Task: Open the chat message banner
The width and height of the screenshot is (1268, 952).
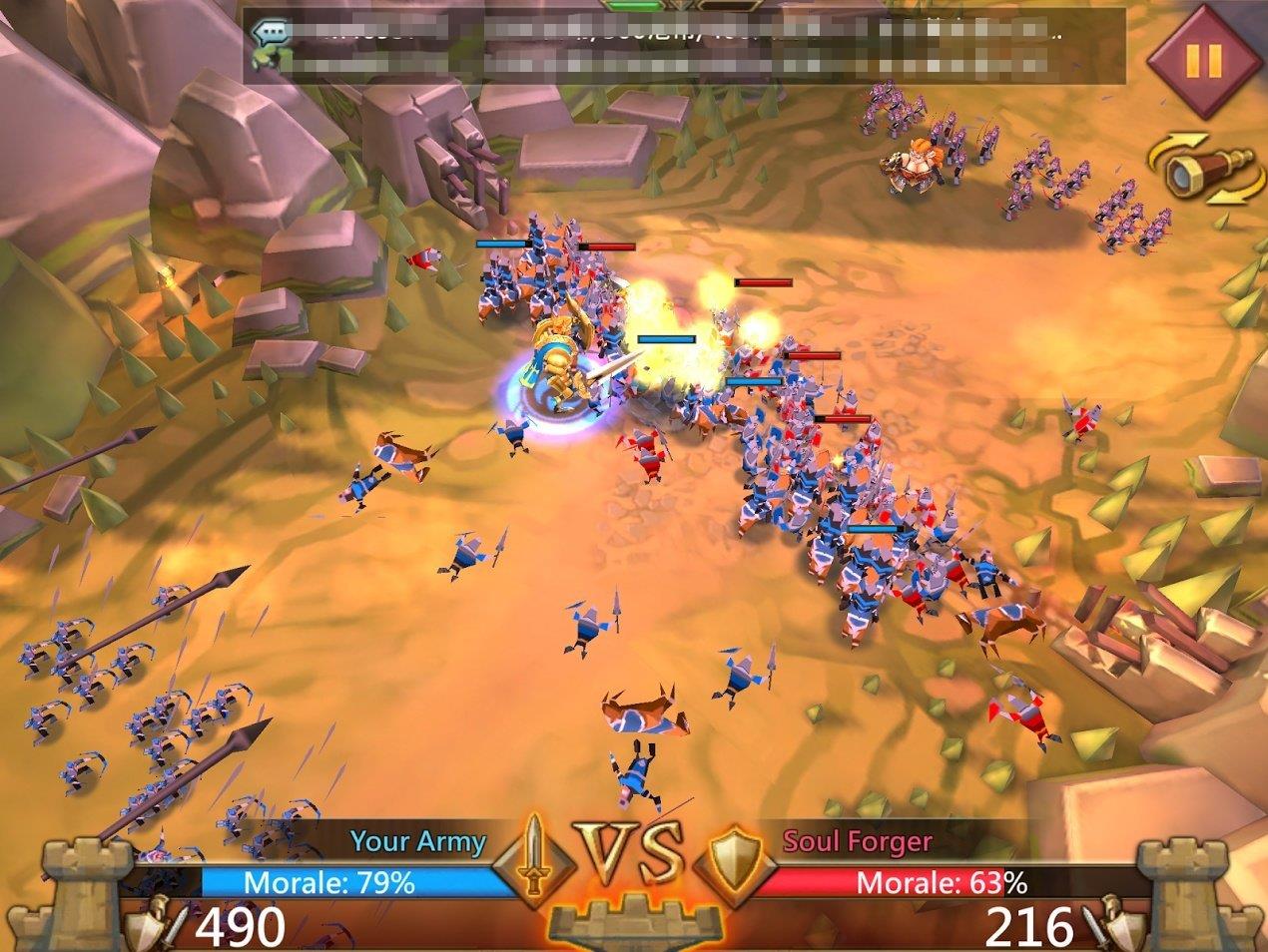Action: [683, 46]
